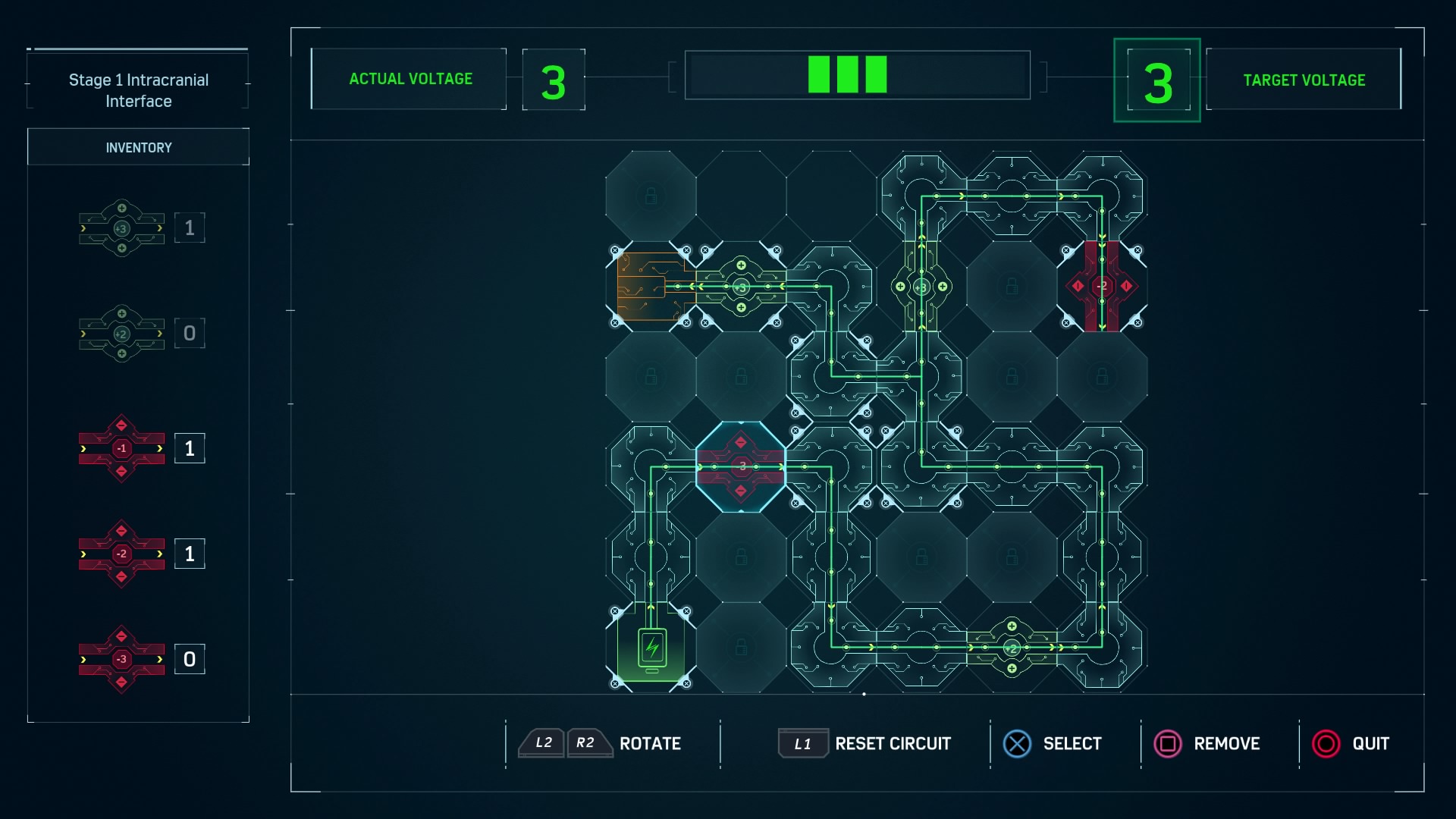Select the green battery source tile
The image size is (1456, 819).
coord(651,648)
